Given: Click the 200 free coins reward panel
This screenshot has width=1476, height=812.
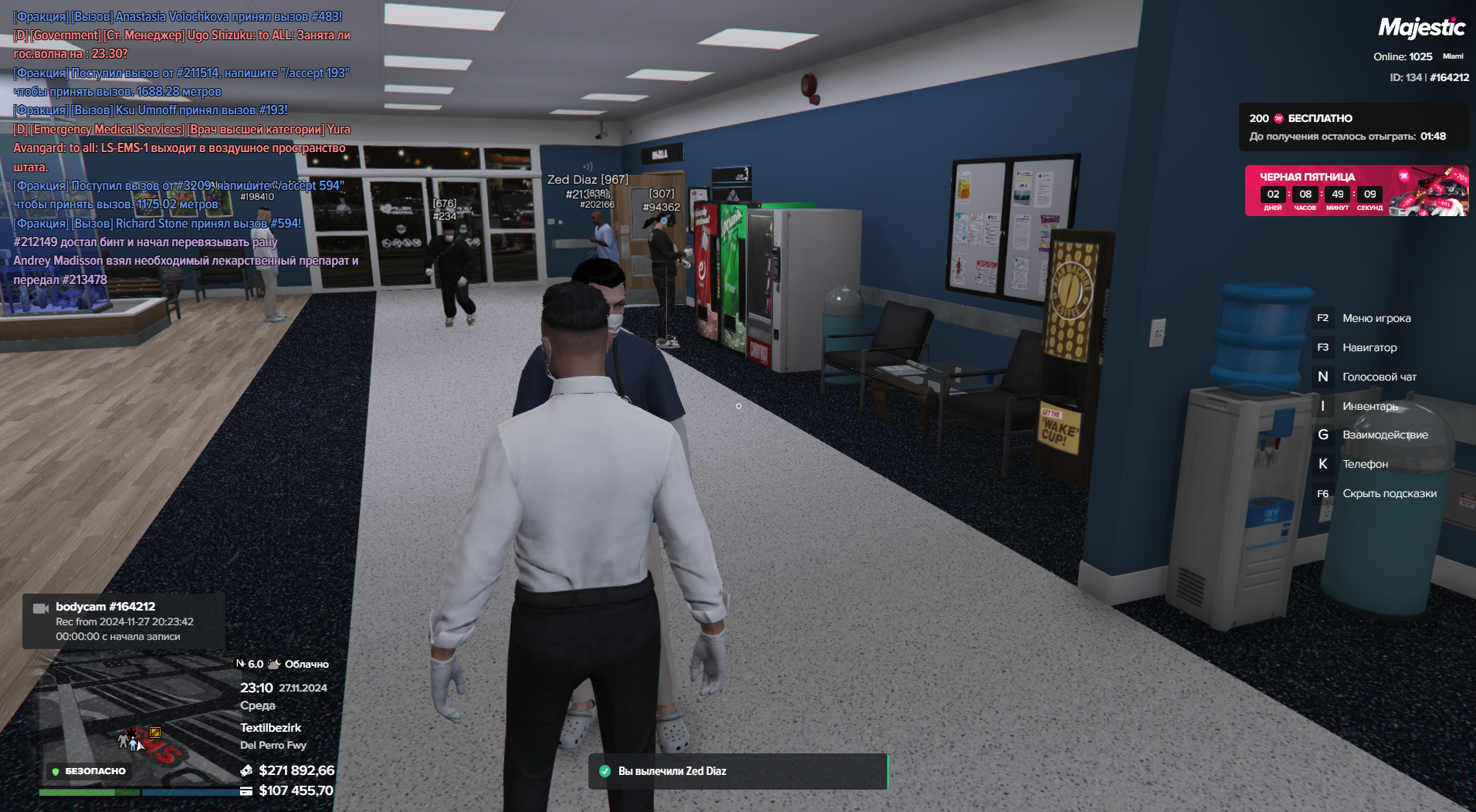Looking at the screenshot, I should tap(1352, 127).
